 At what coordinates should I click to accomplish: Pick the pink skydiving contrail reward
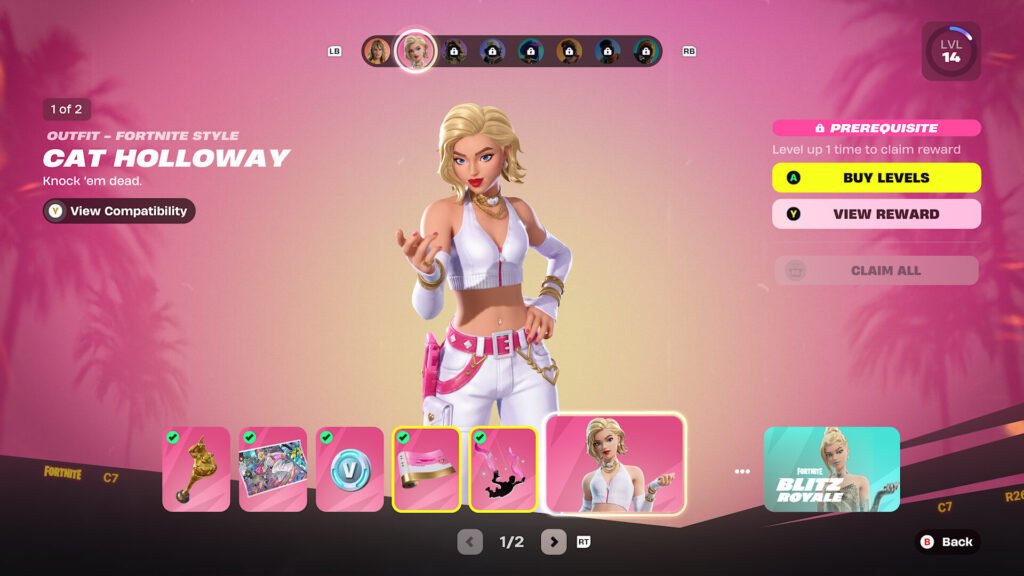click(x=504, y=469)
